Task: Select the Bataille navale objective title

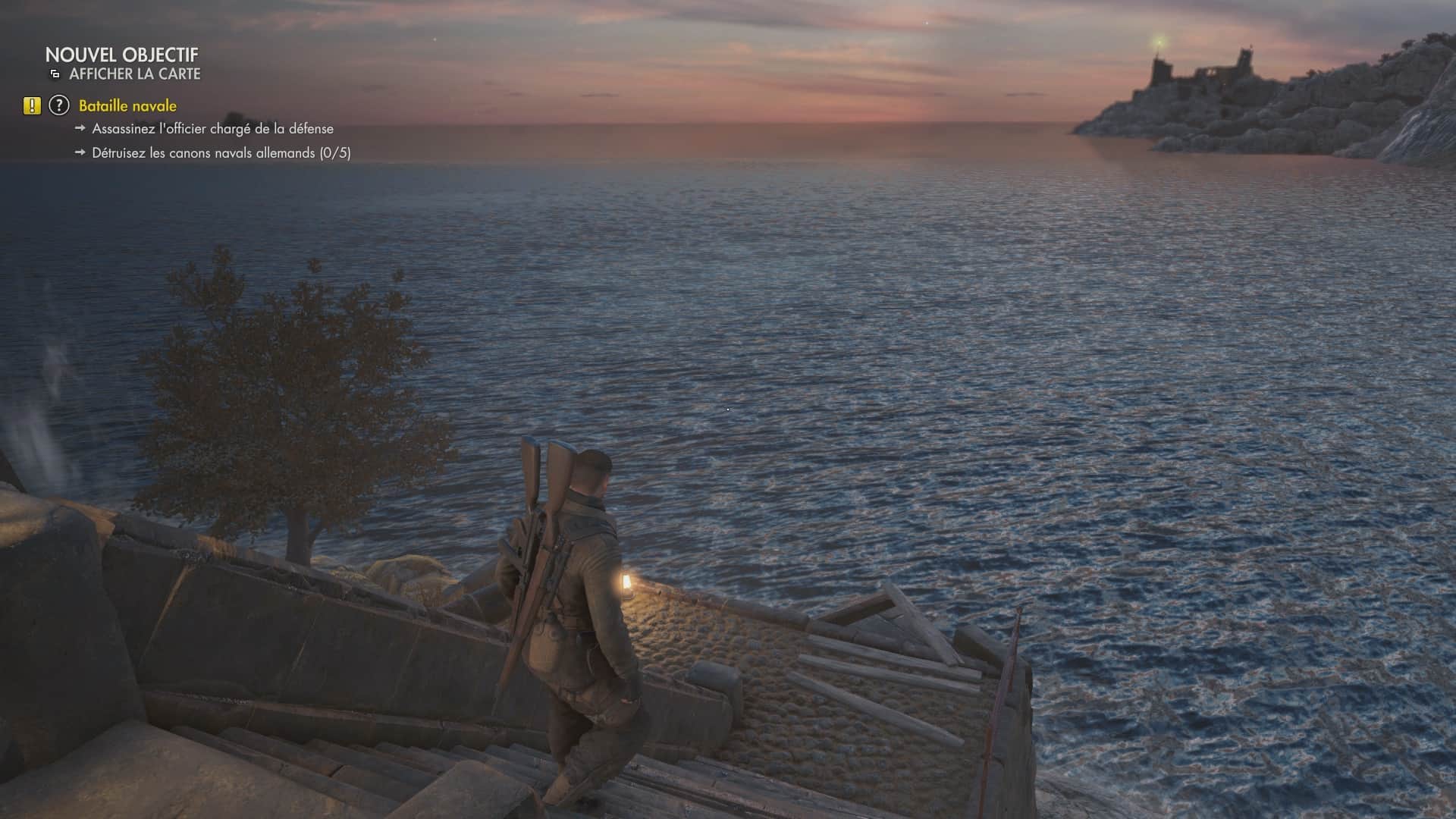Action: point(127,106)
